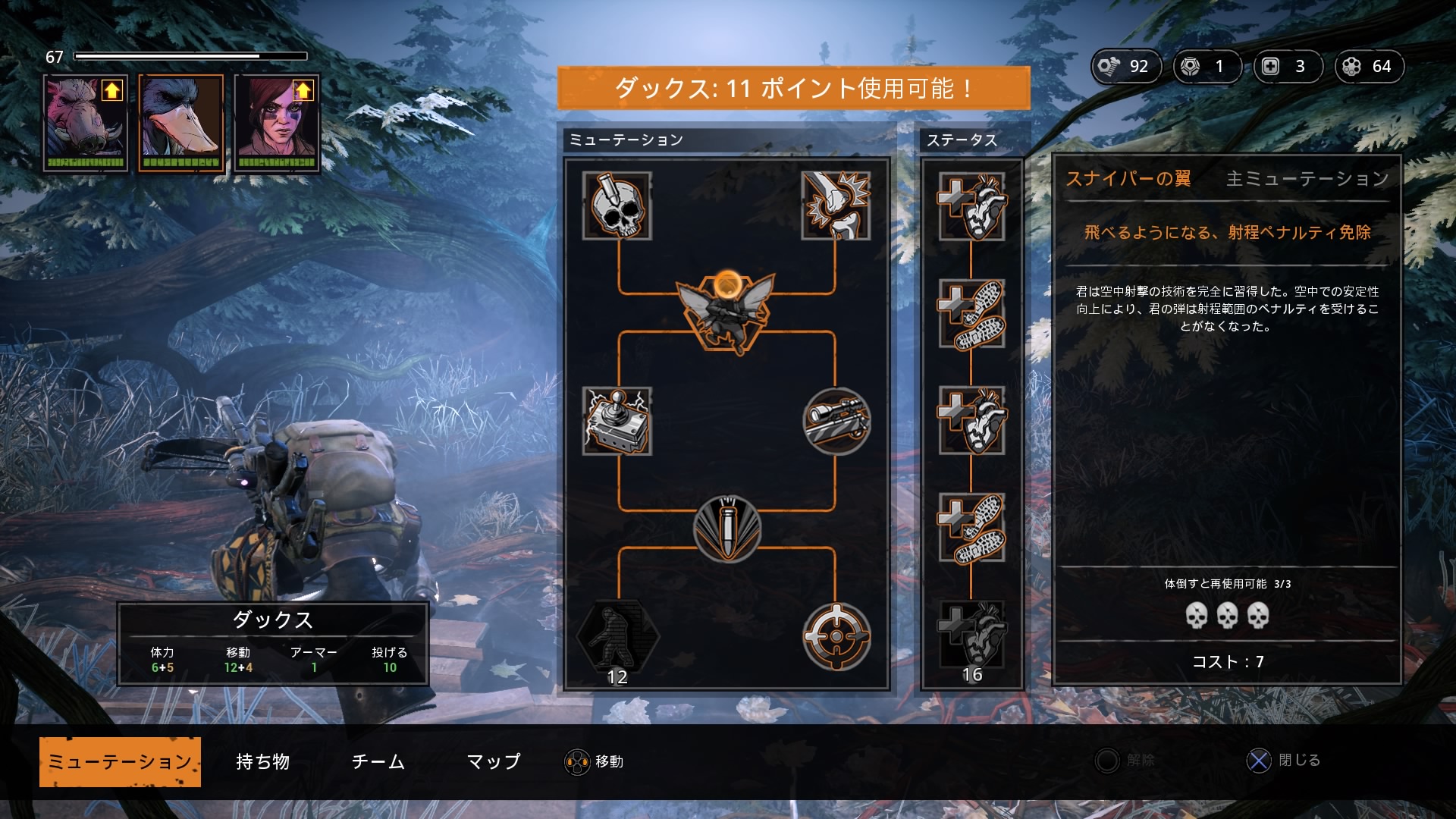Choose the skull with bullet mutation
Screen dimensions: 1456x819
pyautogui.click(x=617, y=206)
